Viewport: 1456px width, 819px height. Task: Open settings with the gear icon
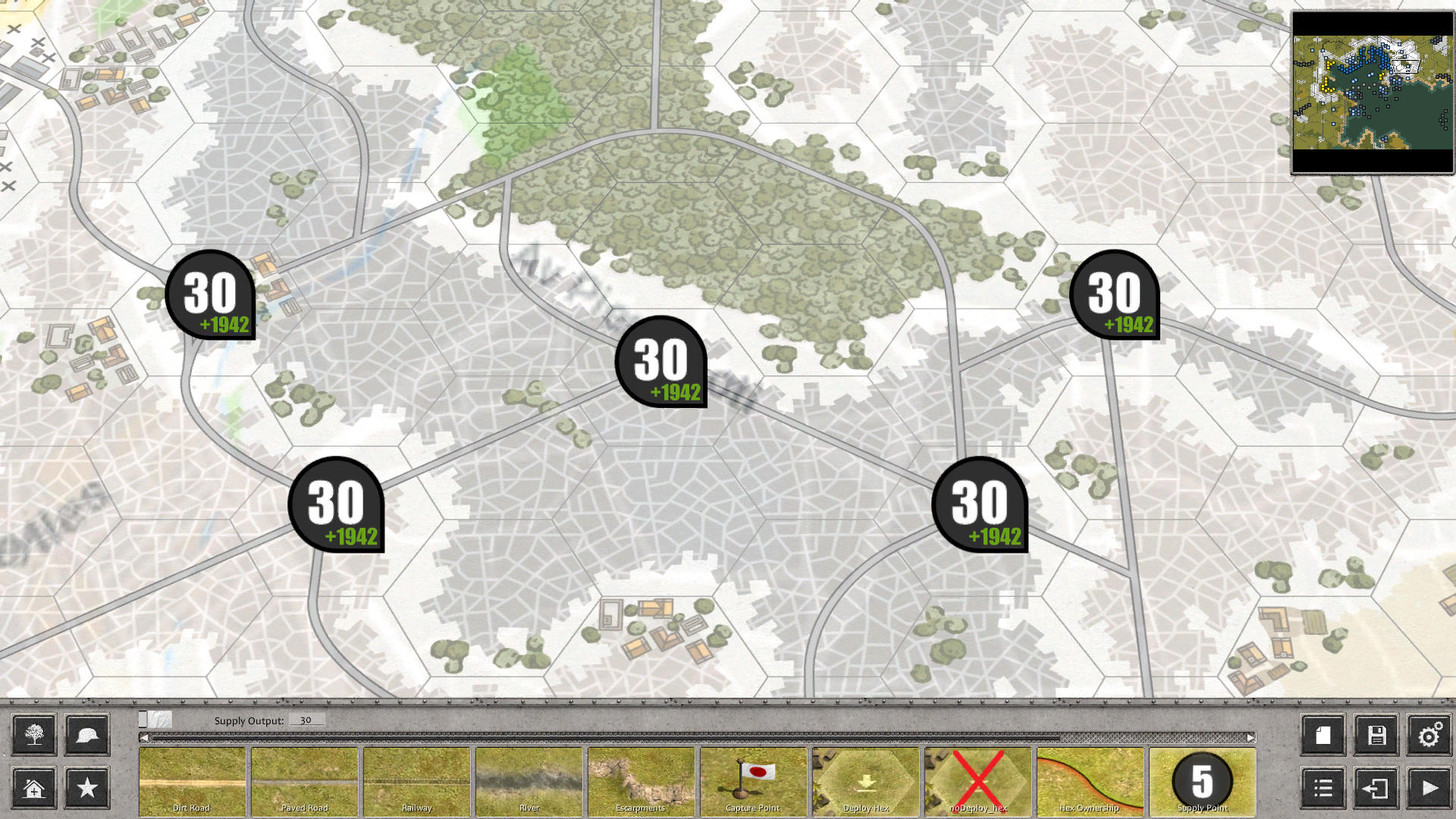pyautogui.click(x=1430, y=735)
